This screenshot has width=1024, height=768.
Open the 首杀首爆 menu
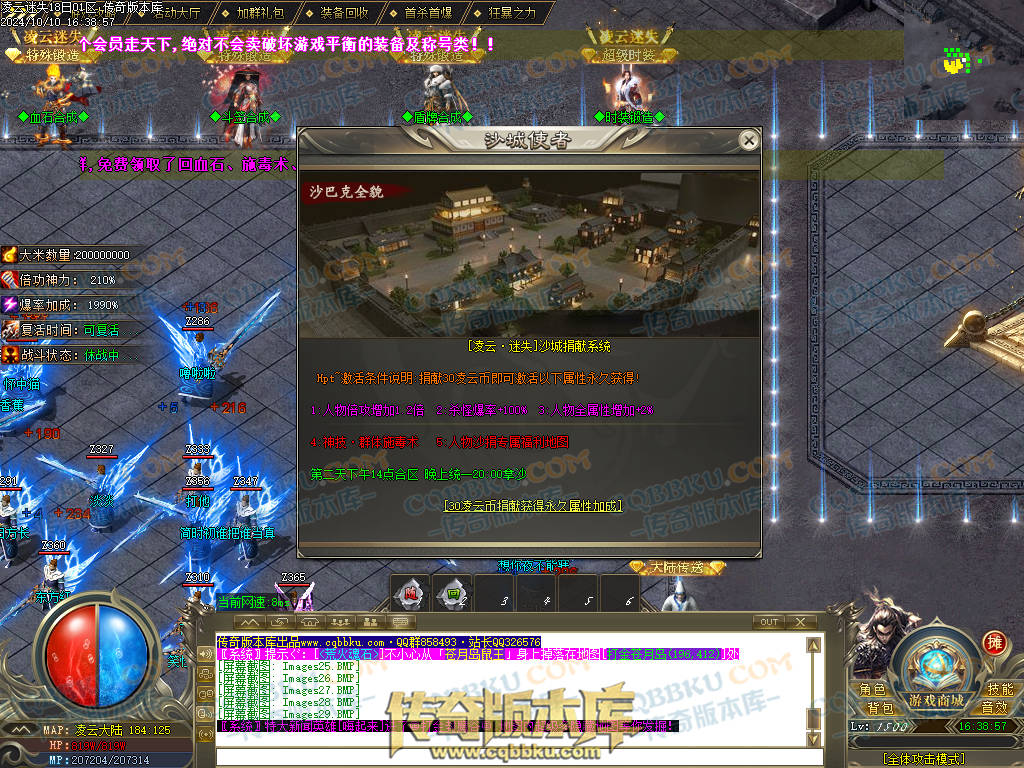coord(428,13)
